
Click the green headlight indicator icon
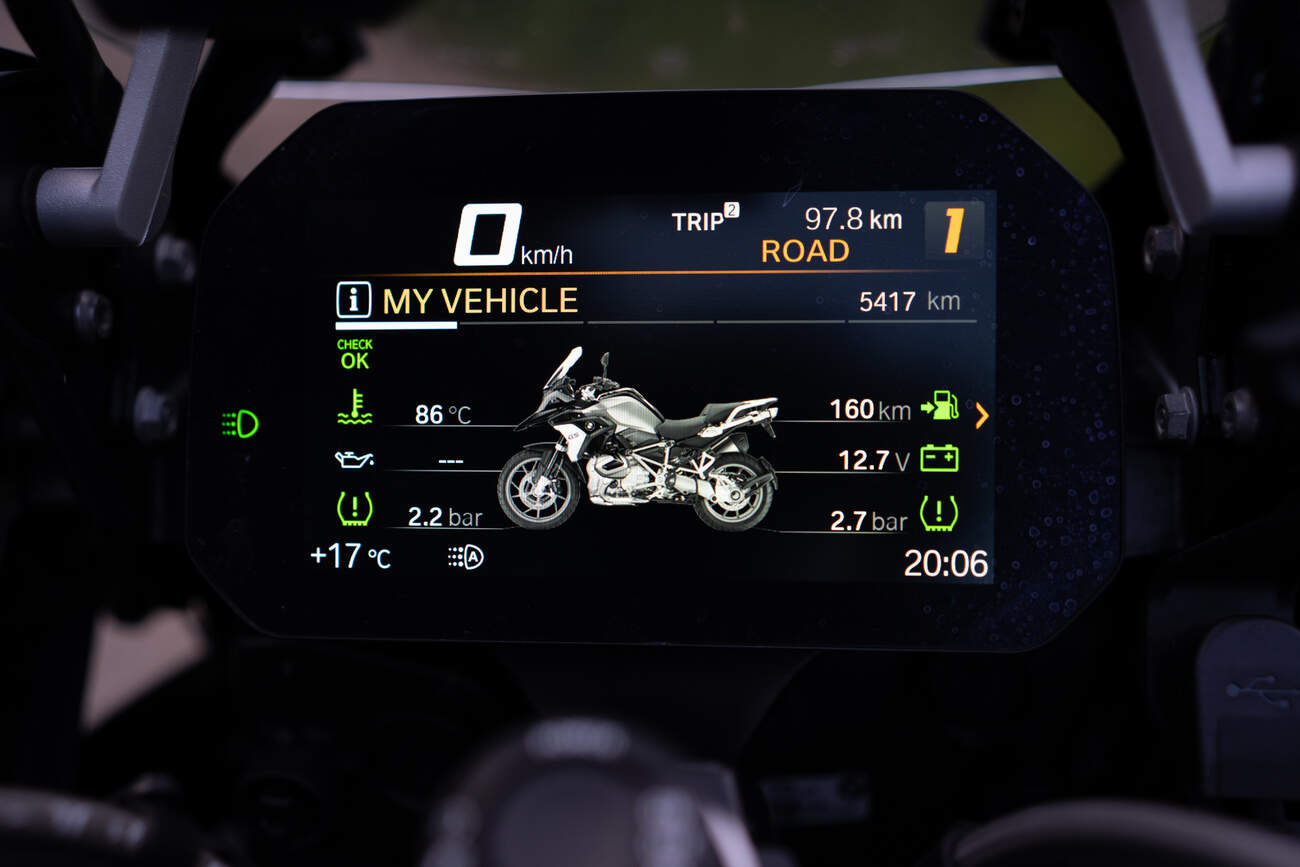[x=240, y=424]
